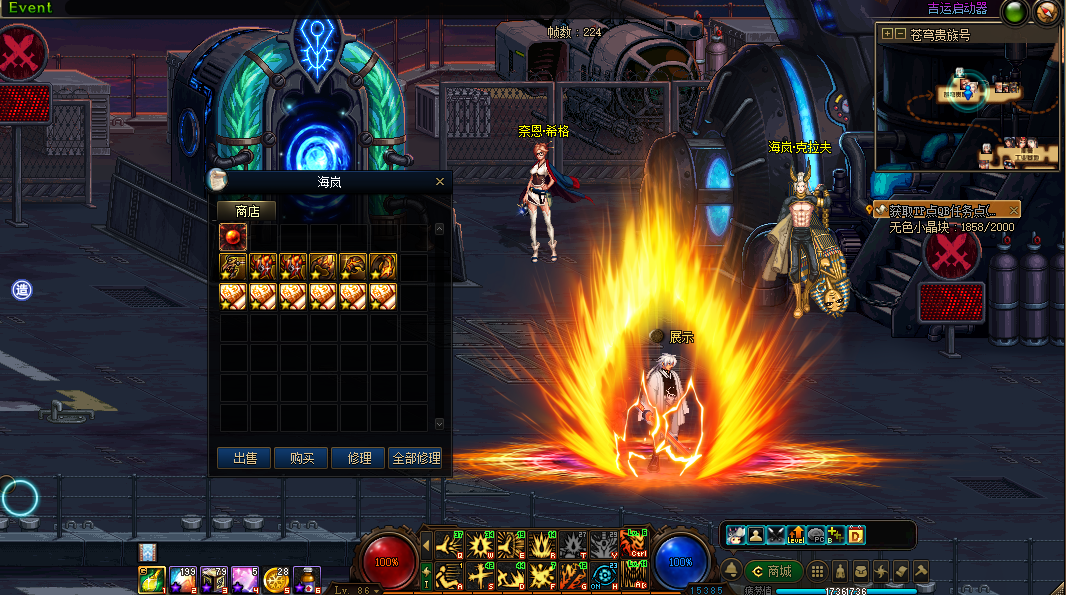Use the green potion hotbar item

tap(152, 579)
